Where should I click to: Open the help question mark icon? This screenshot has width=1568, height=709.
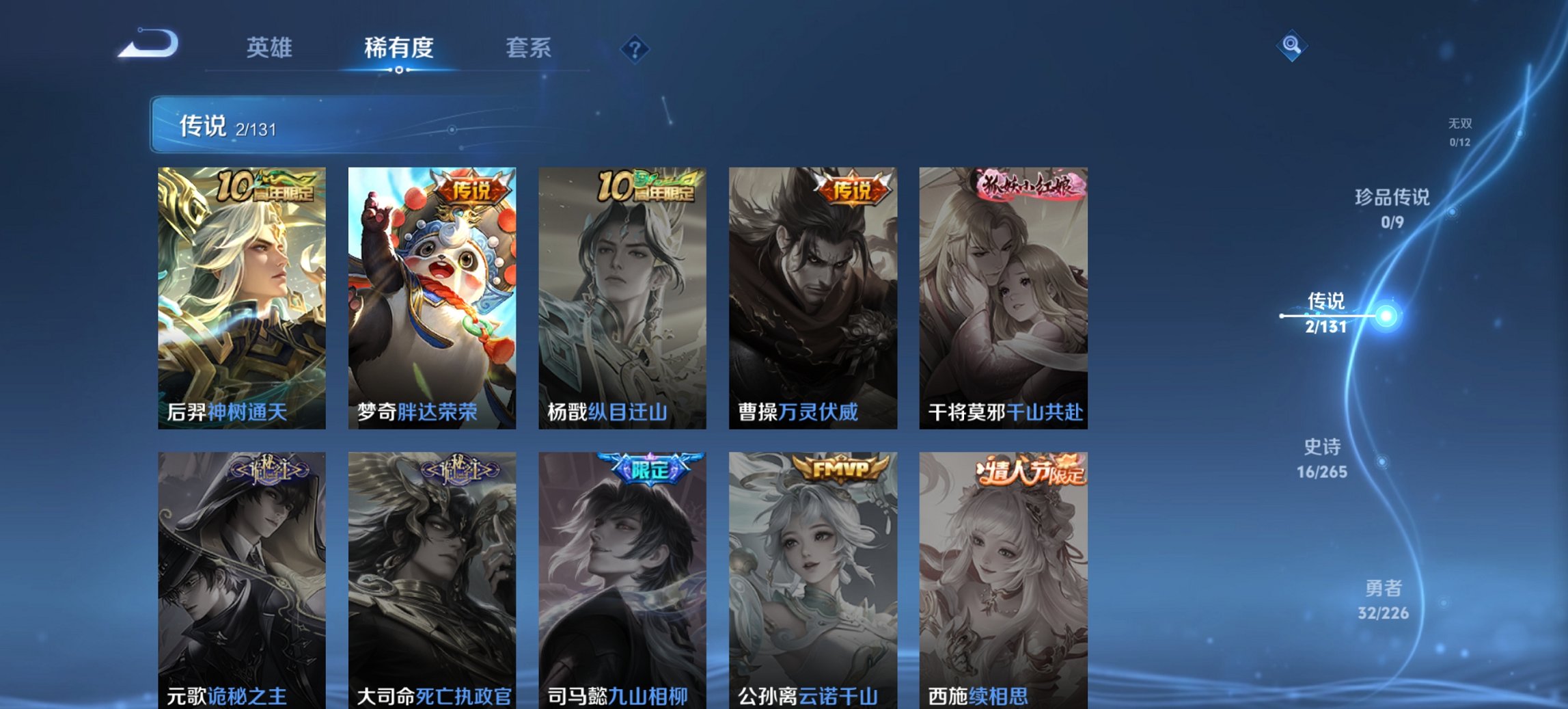pyautogui.click(x=635, y=49)
